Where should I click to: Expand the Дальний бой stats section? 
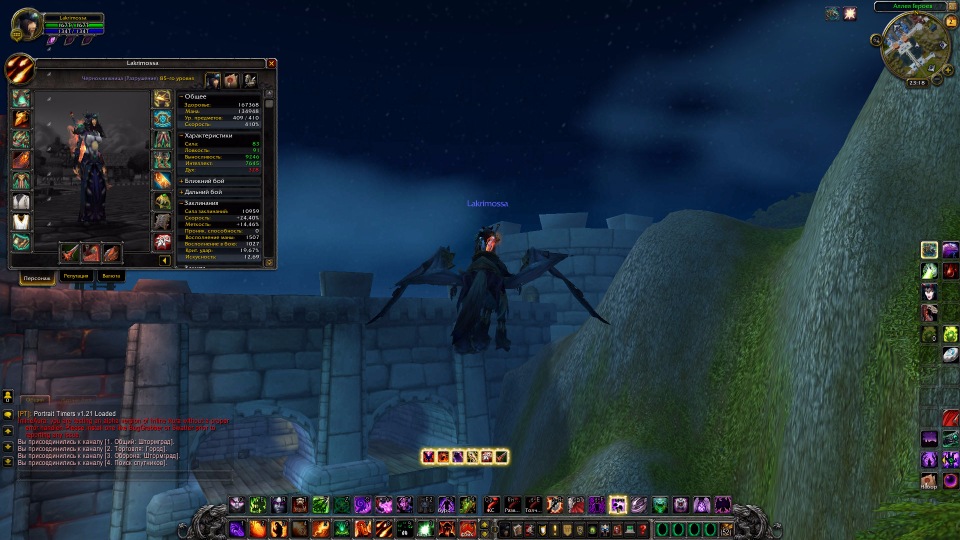[x=181, y=191]
